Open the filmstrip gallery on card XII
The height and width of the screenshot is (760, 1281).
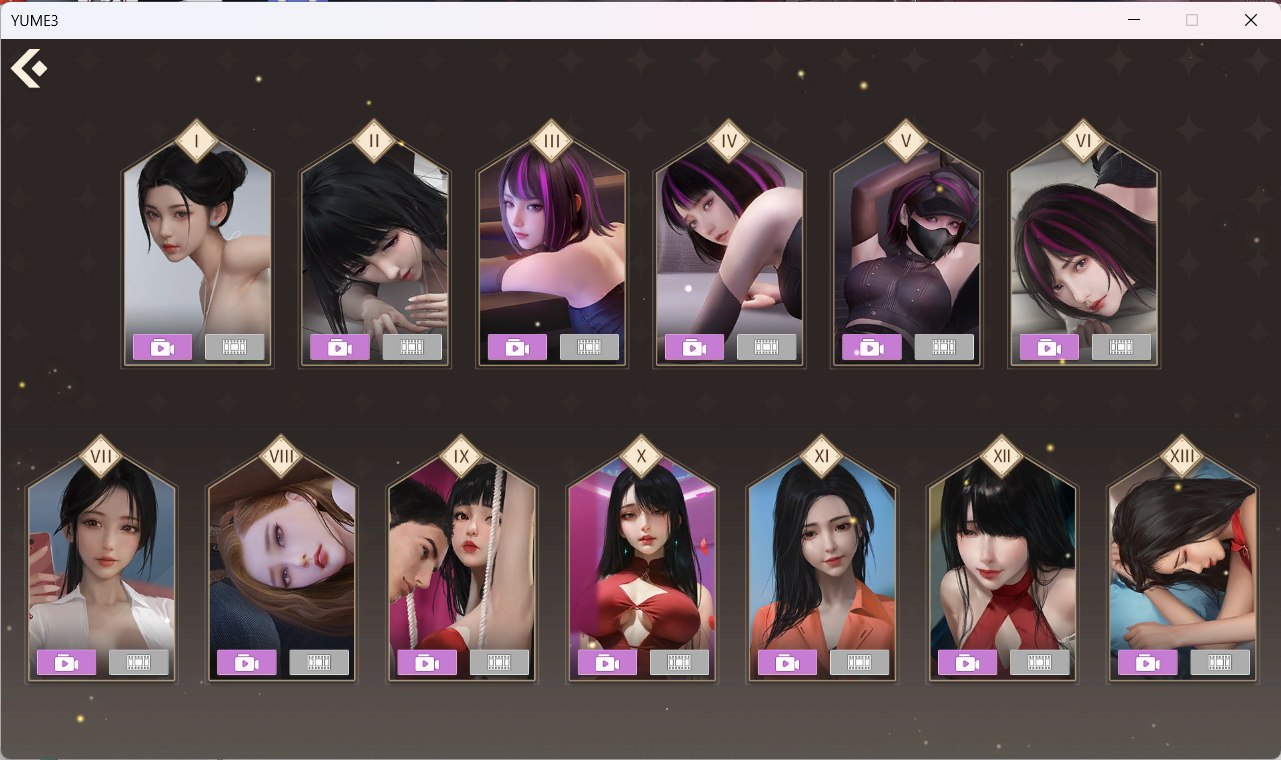1041,661
